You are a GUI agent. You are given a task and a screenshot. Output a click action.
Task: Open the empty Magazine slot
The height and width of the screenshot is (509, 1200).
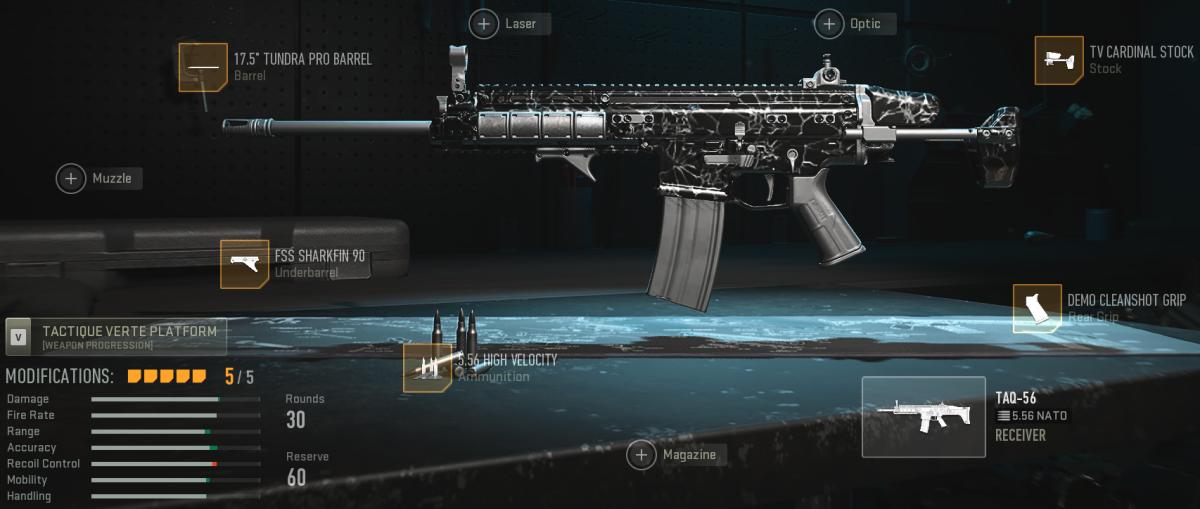[642, 455]
